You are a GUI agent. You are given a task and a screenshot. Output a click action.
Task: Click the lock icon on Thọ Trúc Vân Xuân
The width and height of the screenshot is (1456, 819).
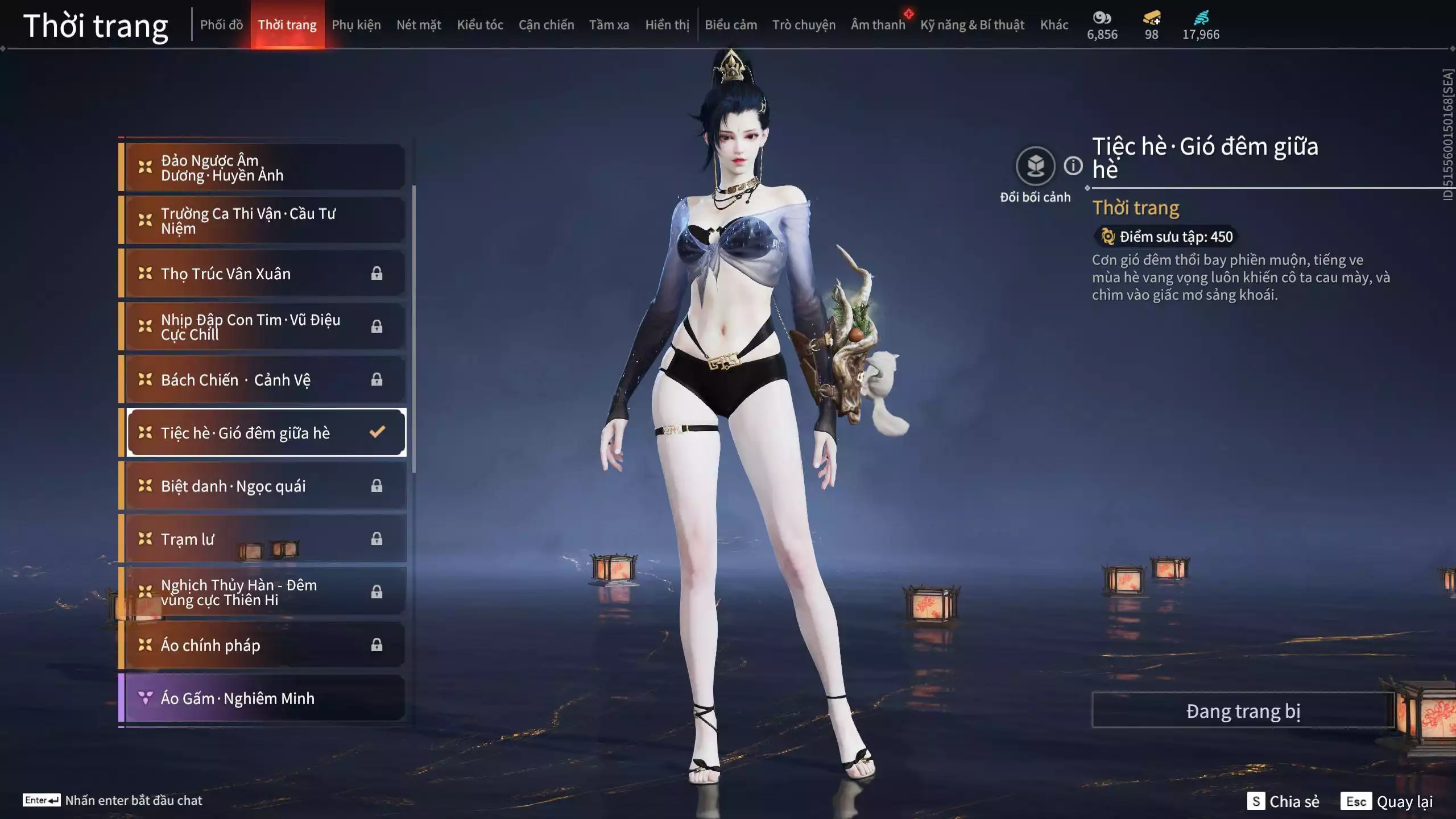coord(376,273)
